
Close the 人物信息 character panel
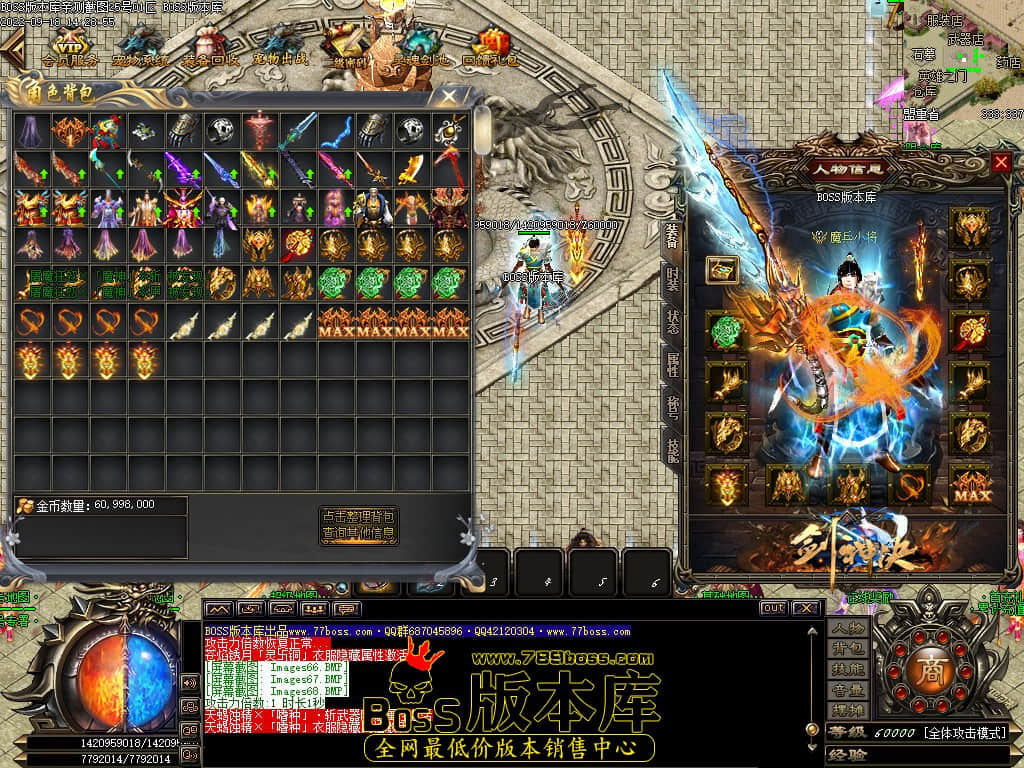point(1001,162)
